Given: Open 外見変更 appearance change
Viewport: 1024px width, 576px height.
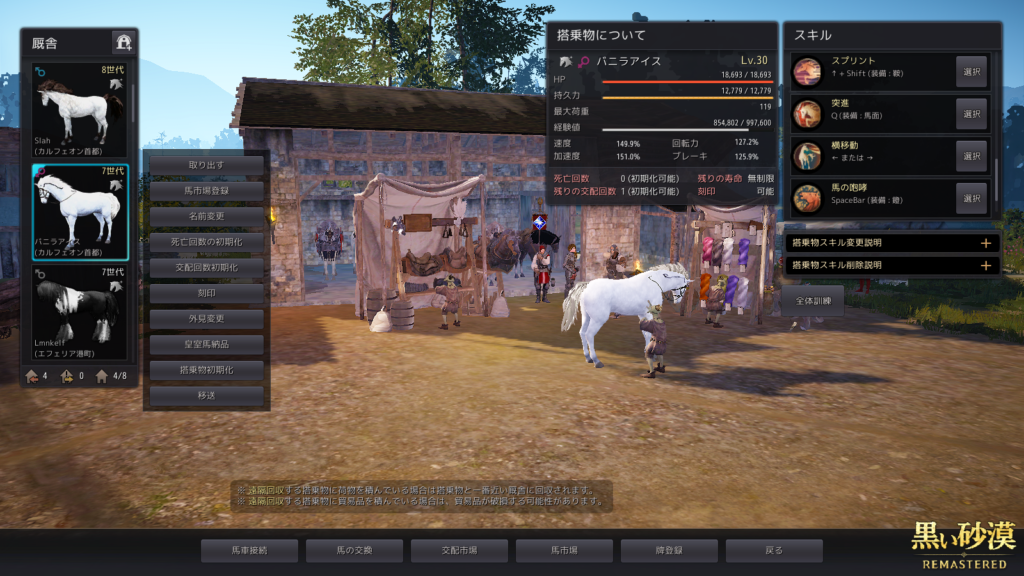Looking at the screenshot, I should tap(206, 319).
